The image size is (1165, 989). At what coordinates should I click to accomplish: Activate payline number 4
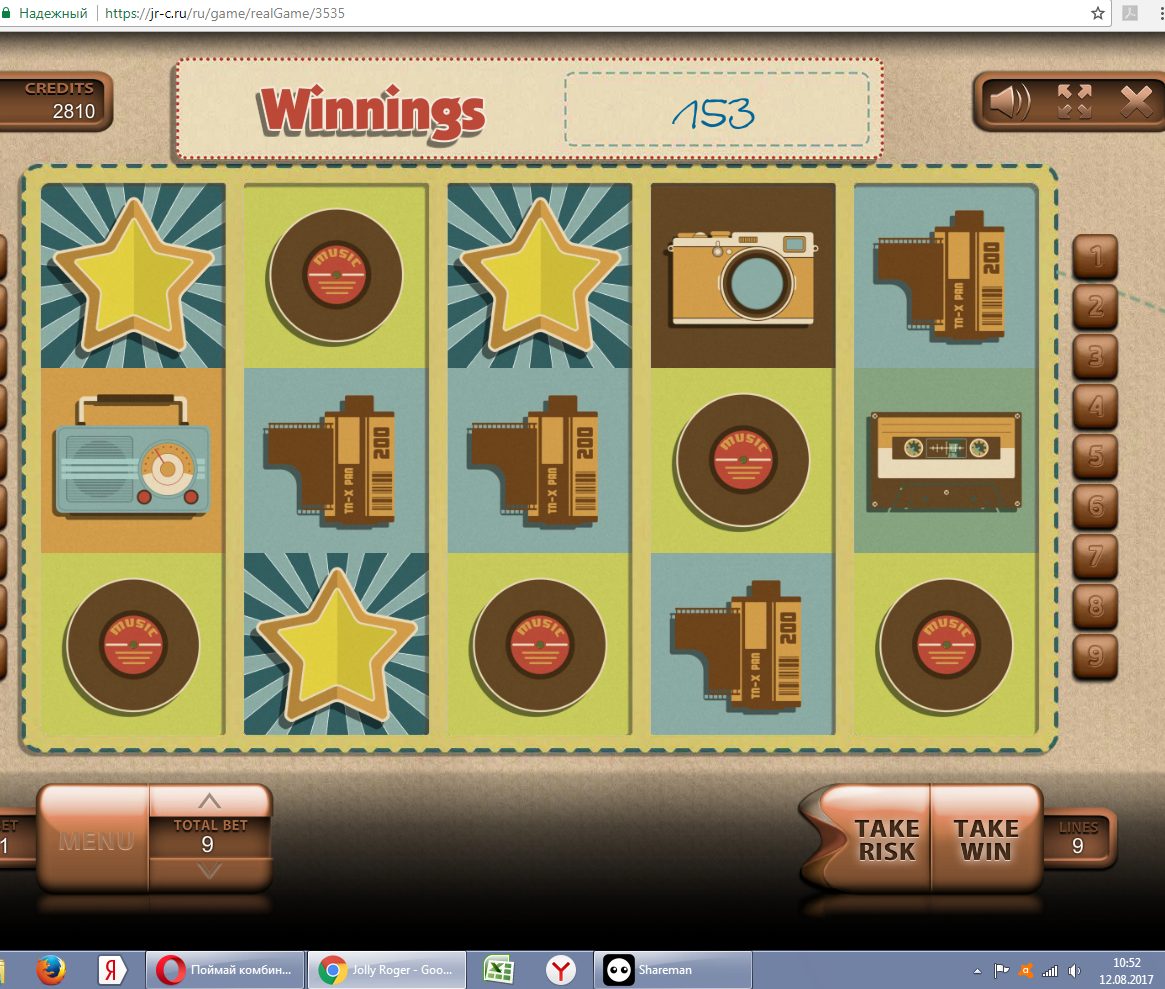click(x=1096, y=407)
